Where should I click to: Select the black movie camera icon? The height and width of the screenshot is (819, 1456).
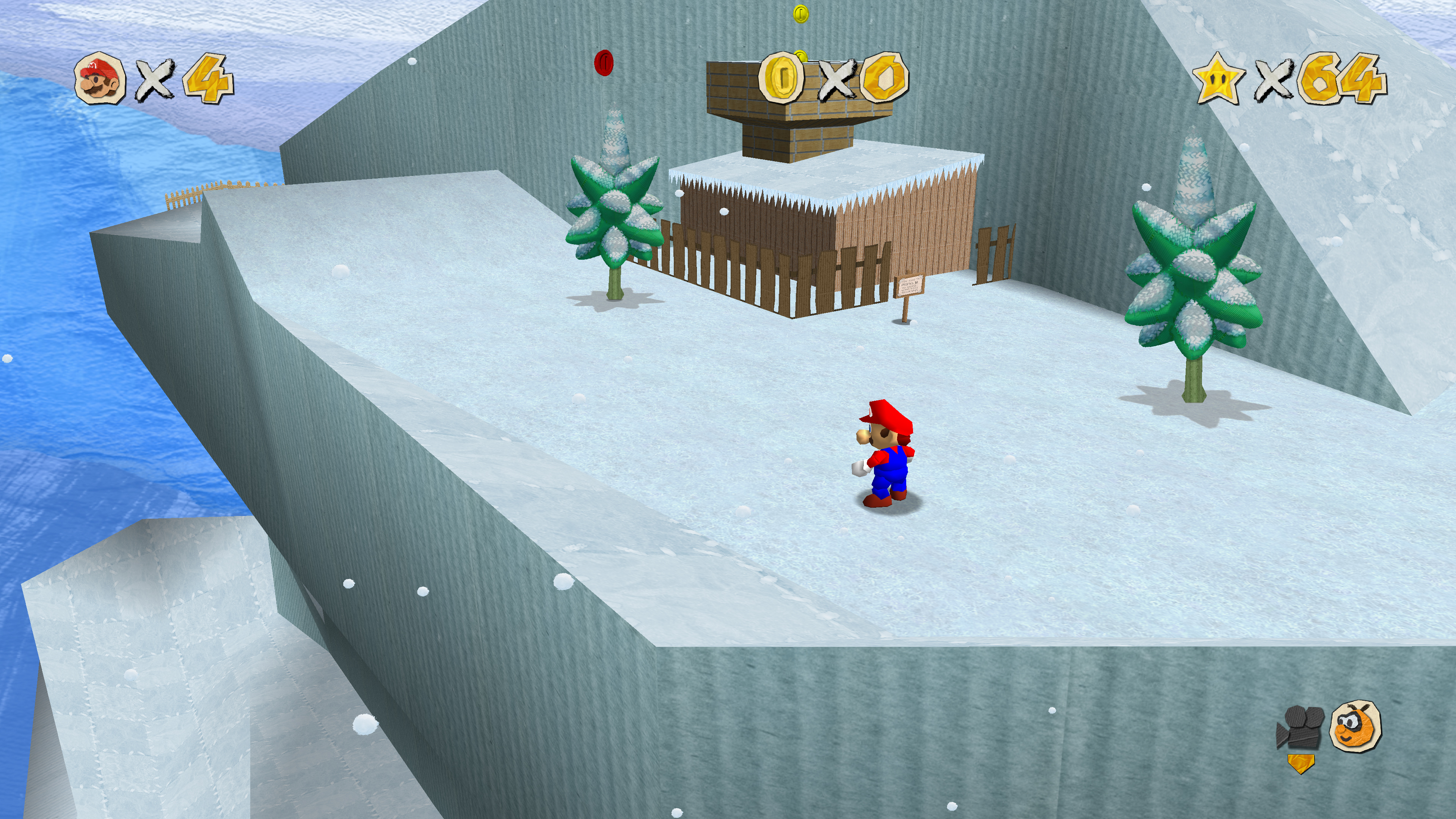click(x=1300, y=727)
